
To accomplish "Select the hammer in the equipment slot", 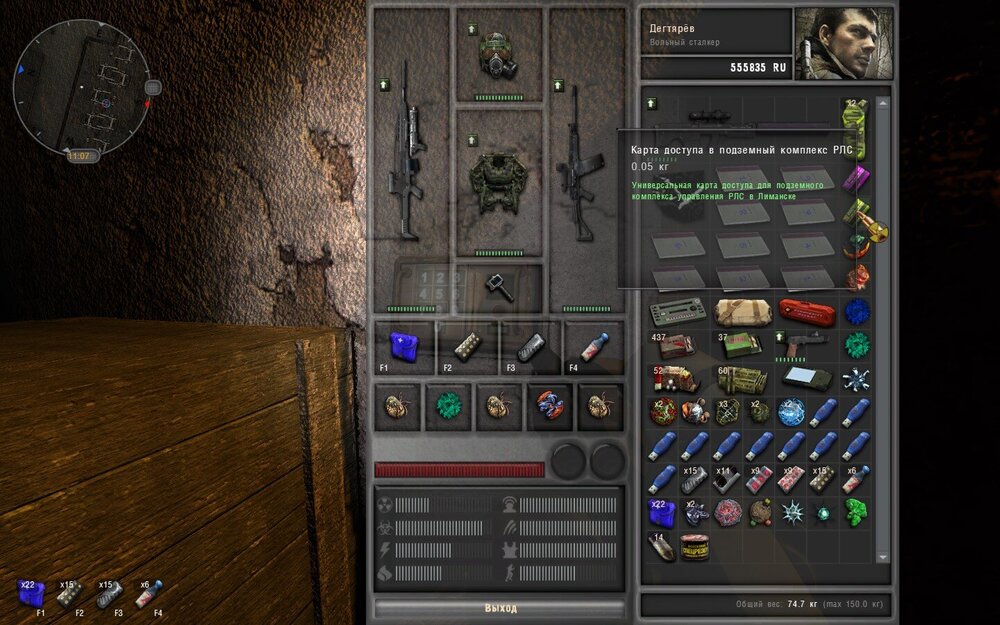I will [498, 286].
